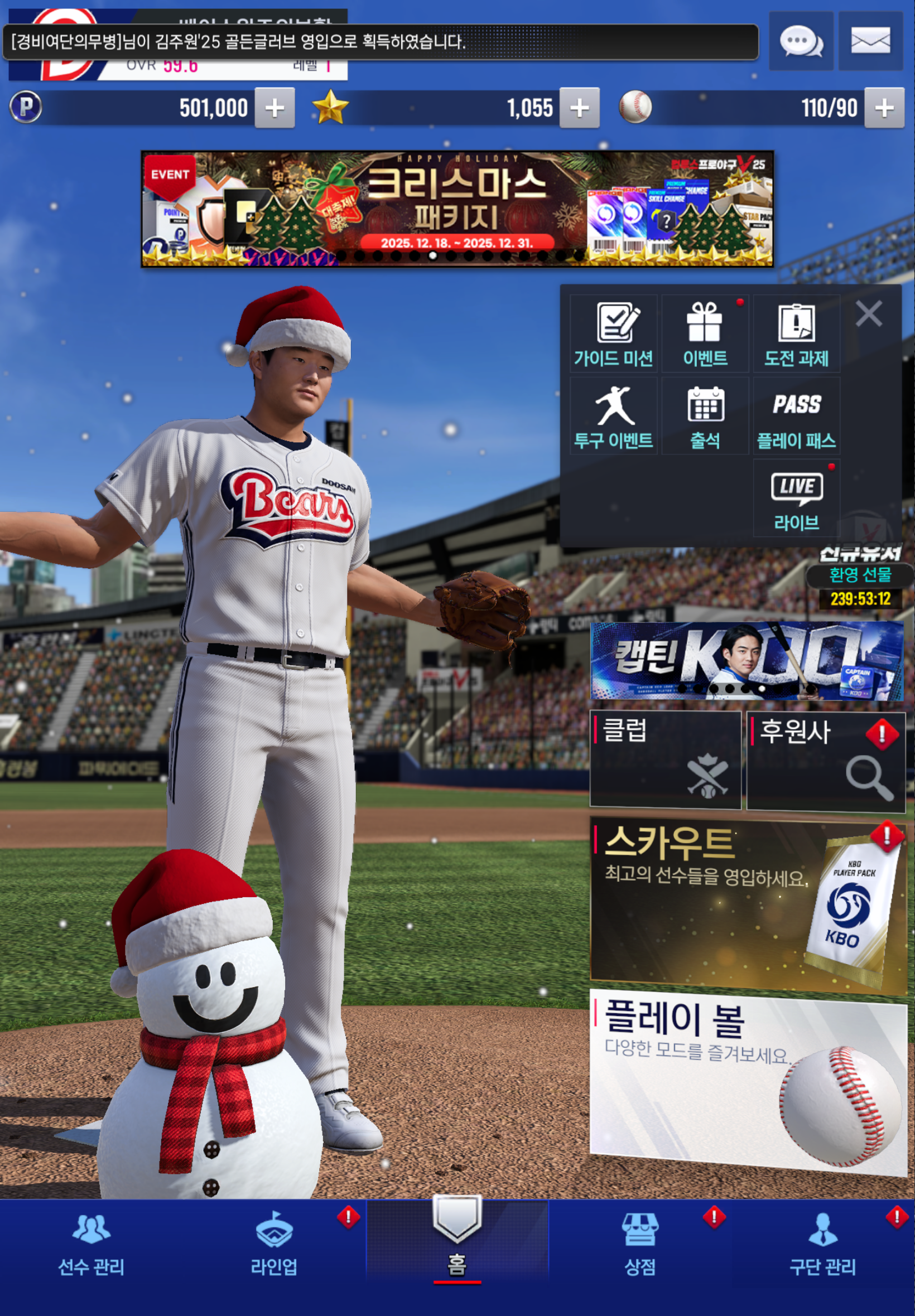
Task: Add more stars with plus button
Action: coord(579,108)
